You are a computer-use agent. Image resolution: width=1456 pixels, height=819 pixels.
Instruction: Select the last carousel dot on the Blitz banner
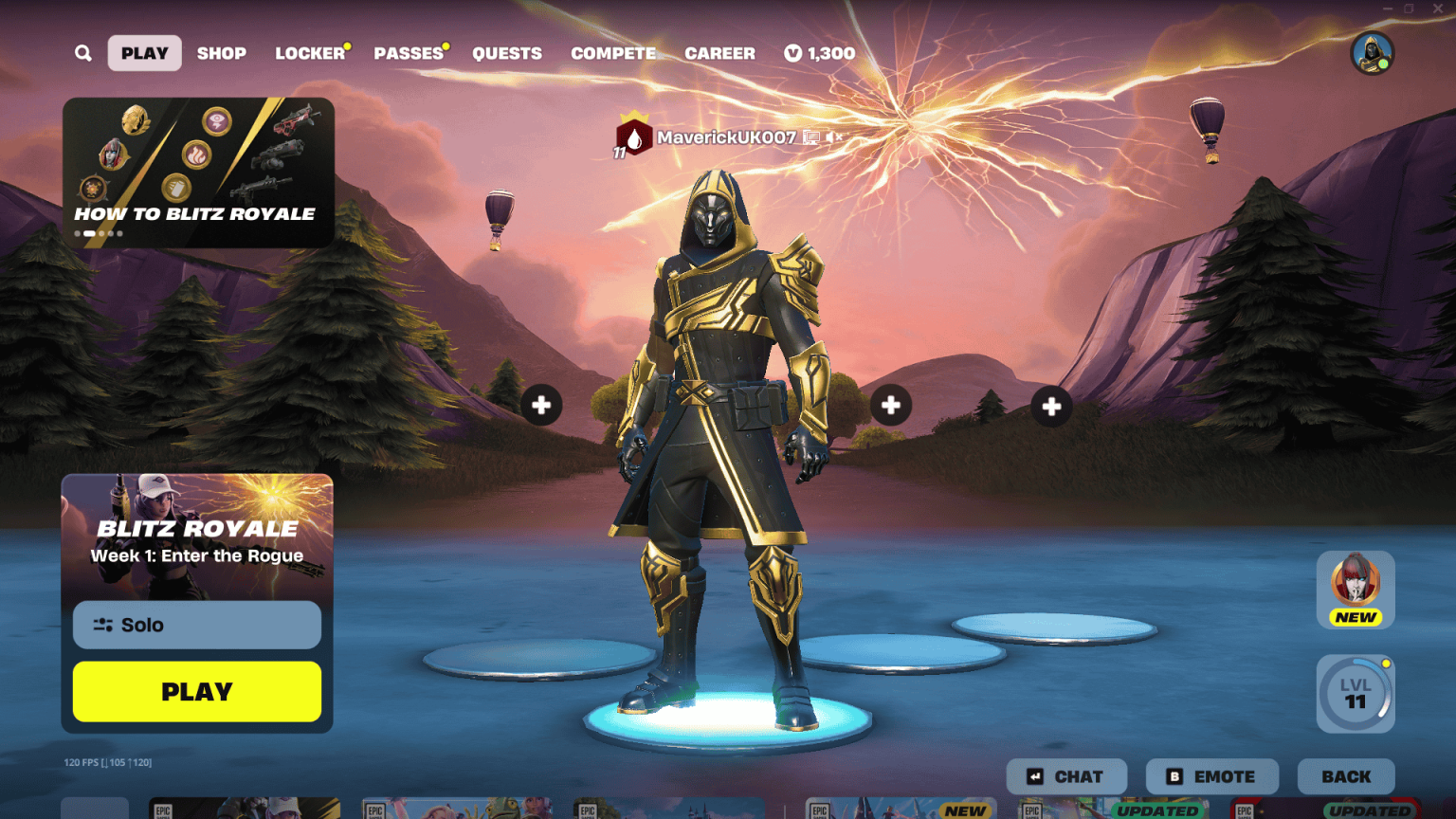point(119,232)
